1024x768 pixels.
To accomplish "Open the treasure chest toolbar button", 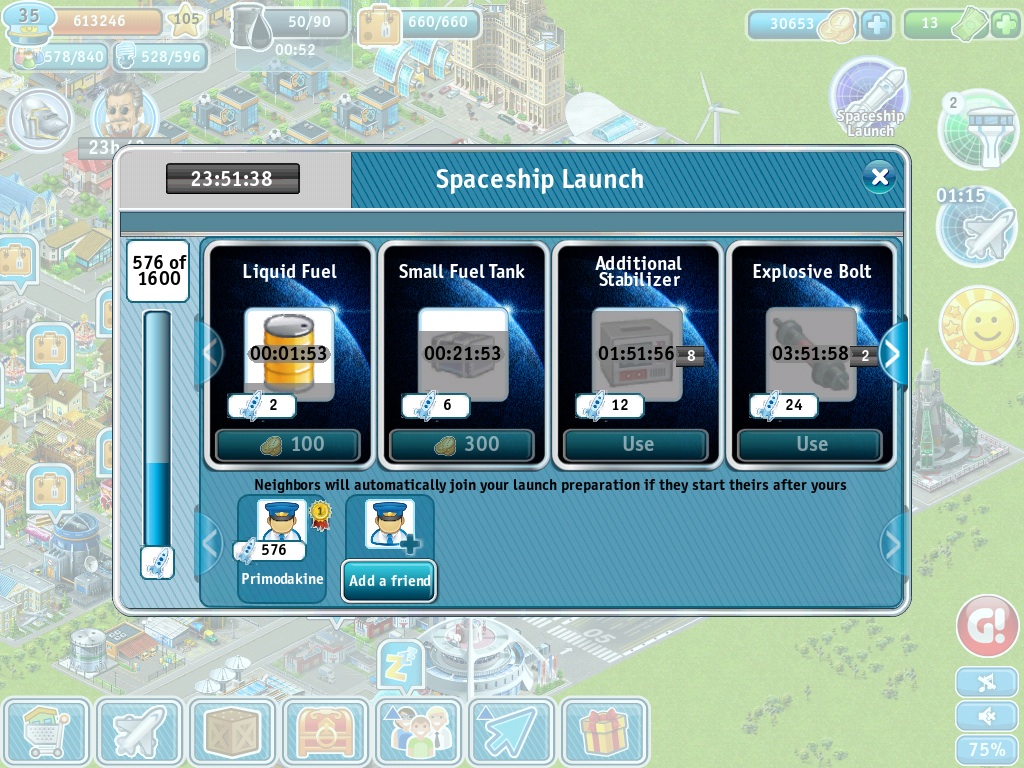I will 325,732.
